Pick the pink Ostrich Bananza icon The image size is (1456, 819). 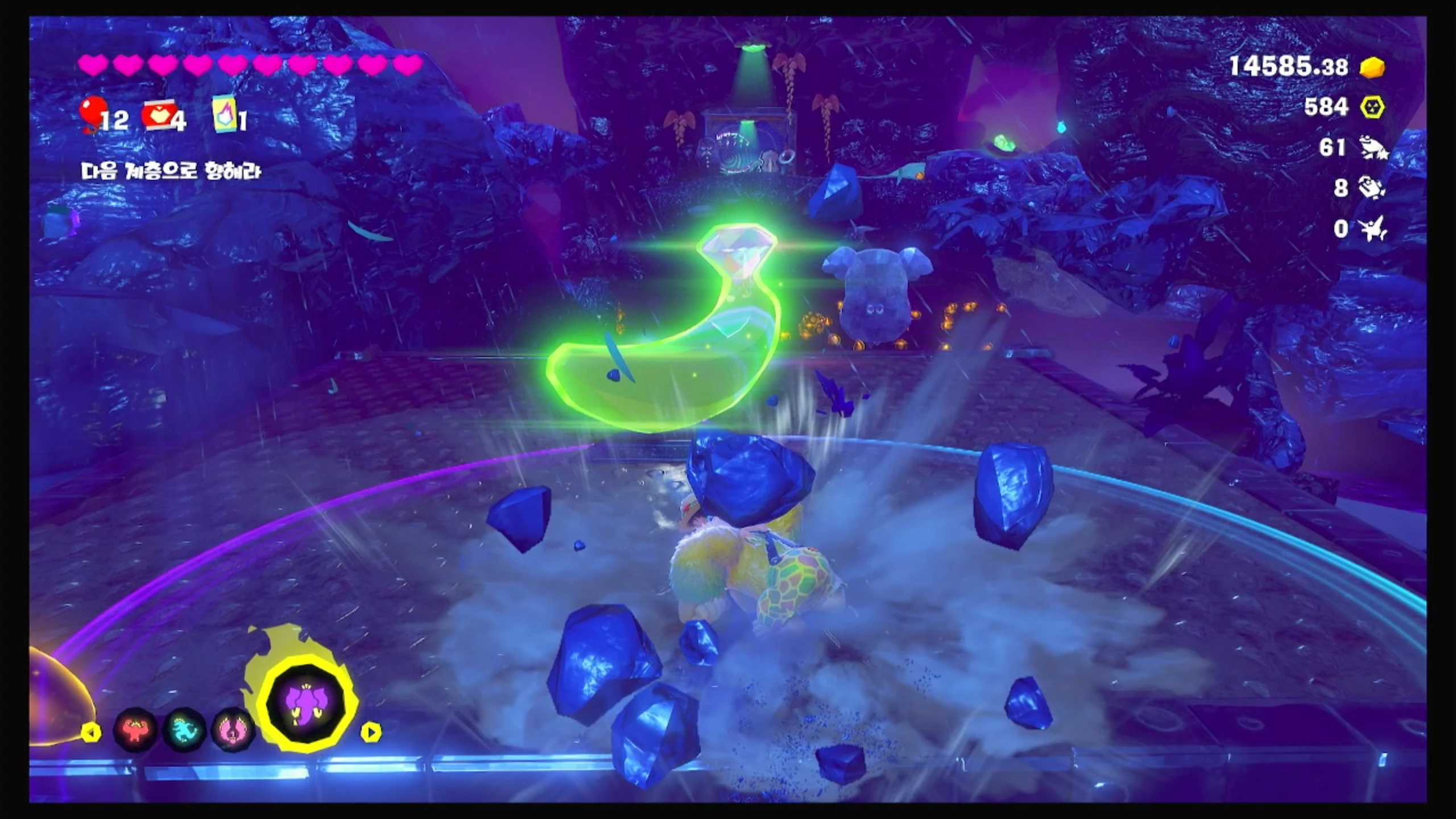[x=232, y=730]
